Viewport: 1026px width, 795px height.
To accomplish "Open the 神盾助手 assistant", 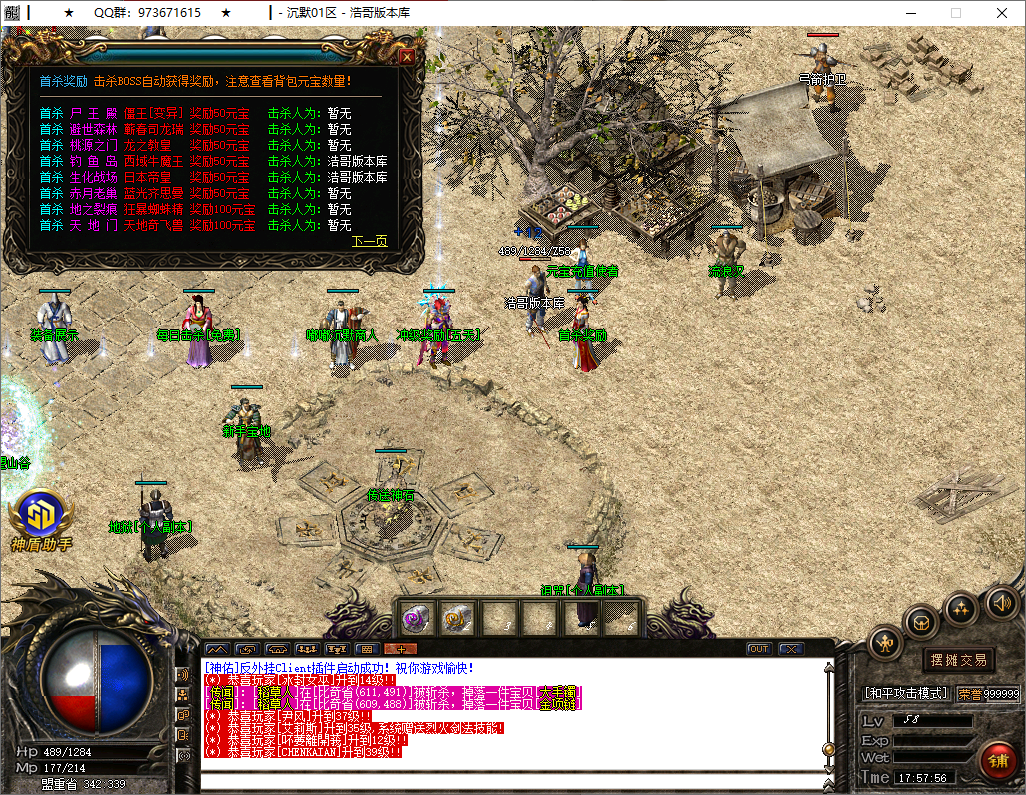I will click(x=42, y=517).
